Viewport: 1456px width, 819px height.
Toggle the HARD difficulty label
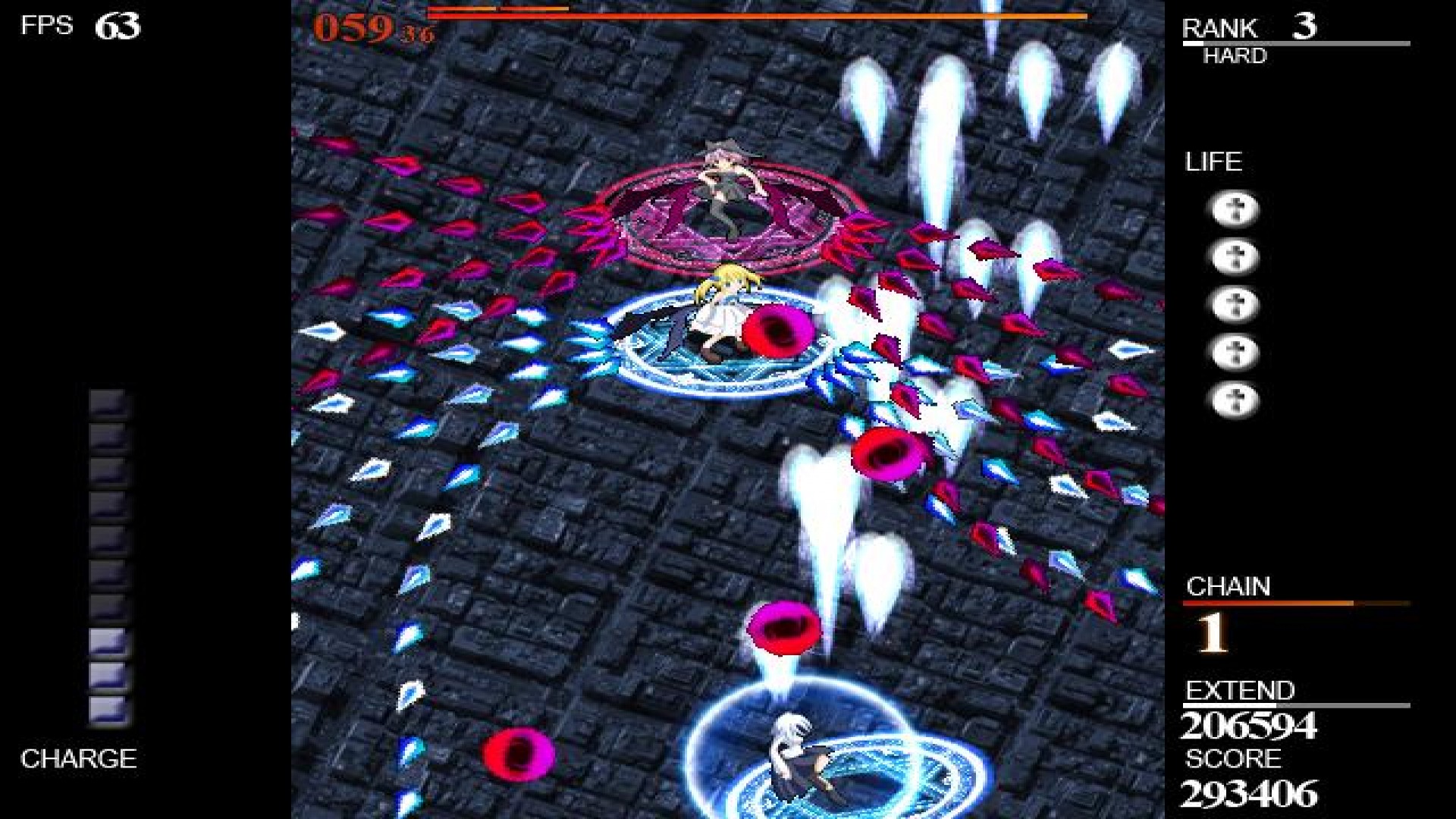pos(1235,55)
